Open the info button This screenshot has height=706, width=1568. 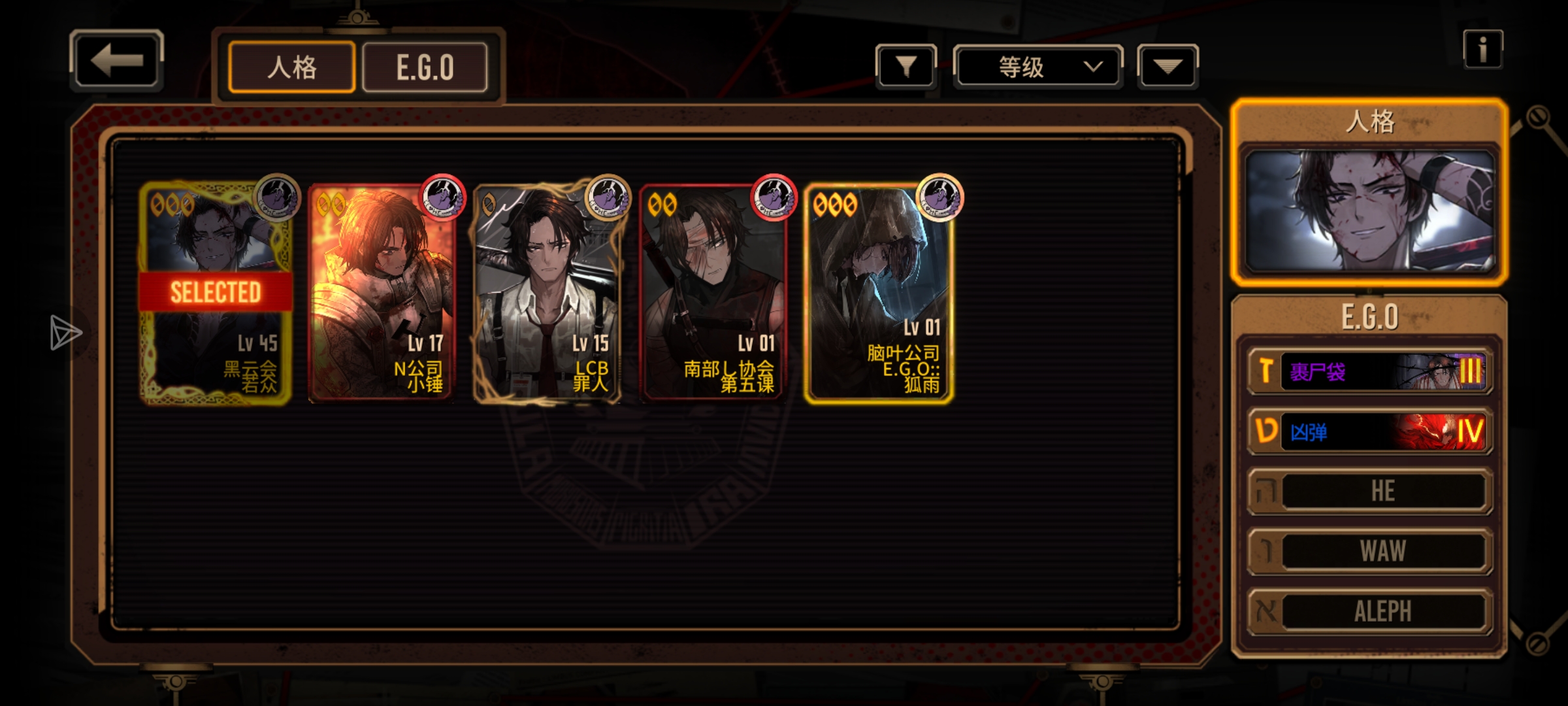pos(1482,49)
